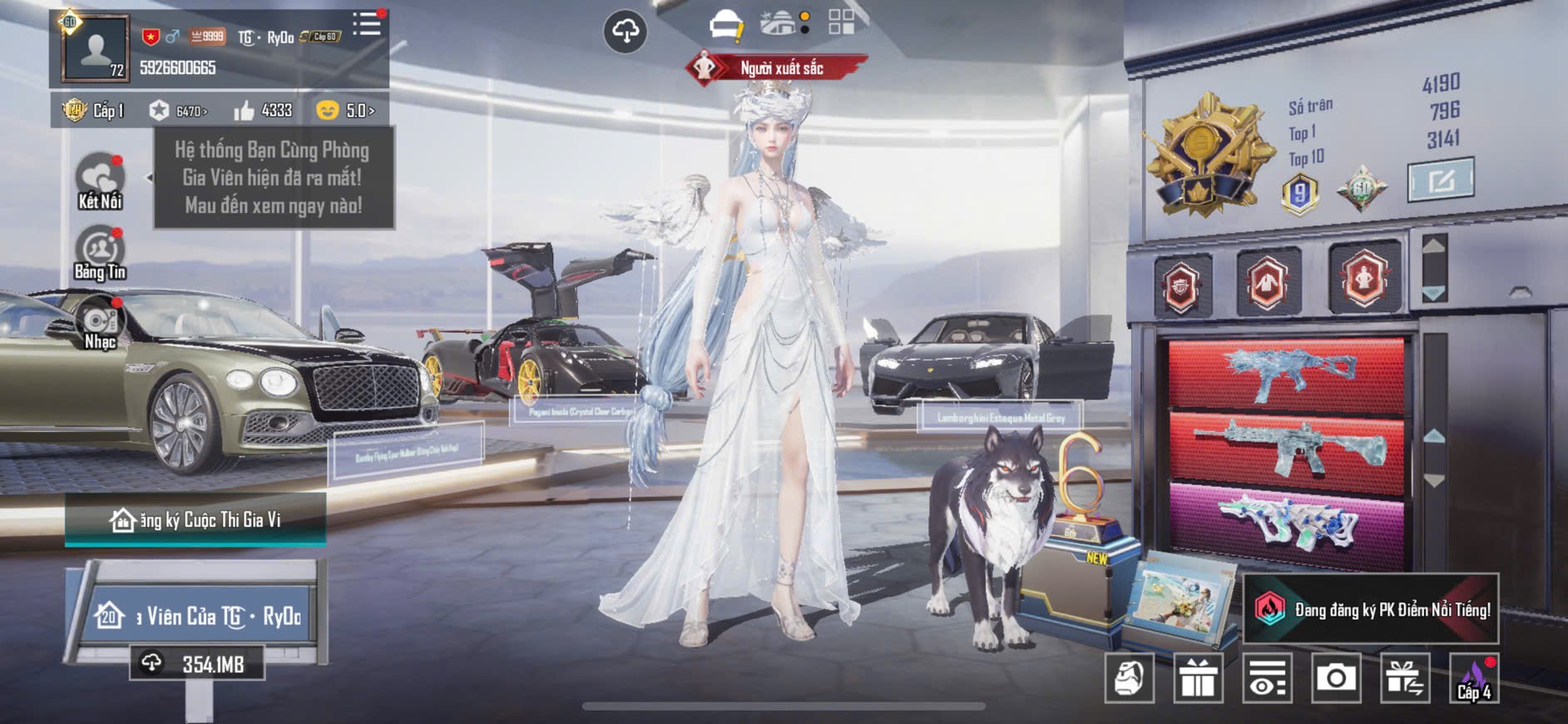The width and height of the screenshot is (1568, 724).
Task: Open the purple flame Cấp 4 icon
Action: tap(1474, 678)
